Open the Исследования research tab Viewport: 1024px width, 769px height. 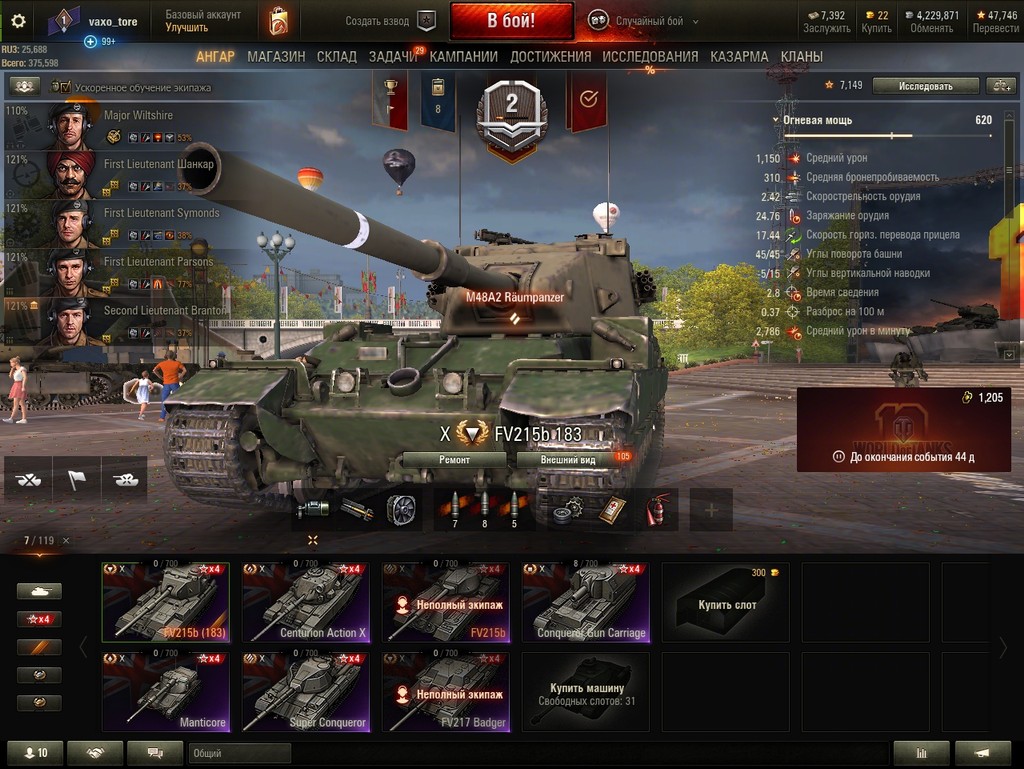(650, 57)
